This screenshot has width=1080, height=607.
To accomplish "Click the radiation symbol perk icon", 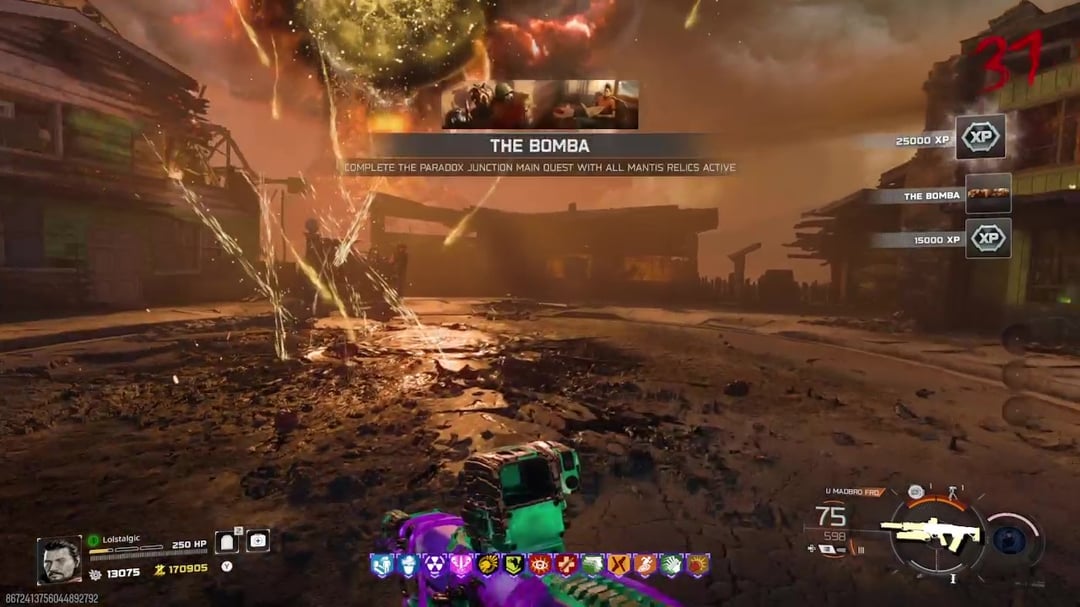I will pyautogui.click(x=432, y=566).
